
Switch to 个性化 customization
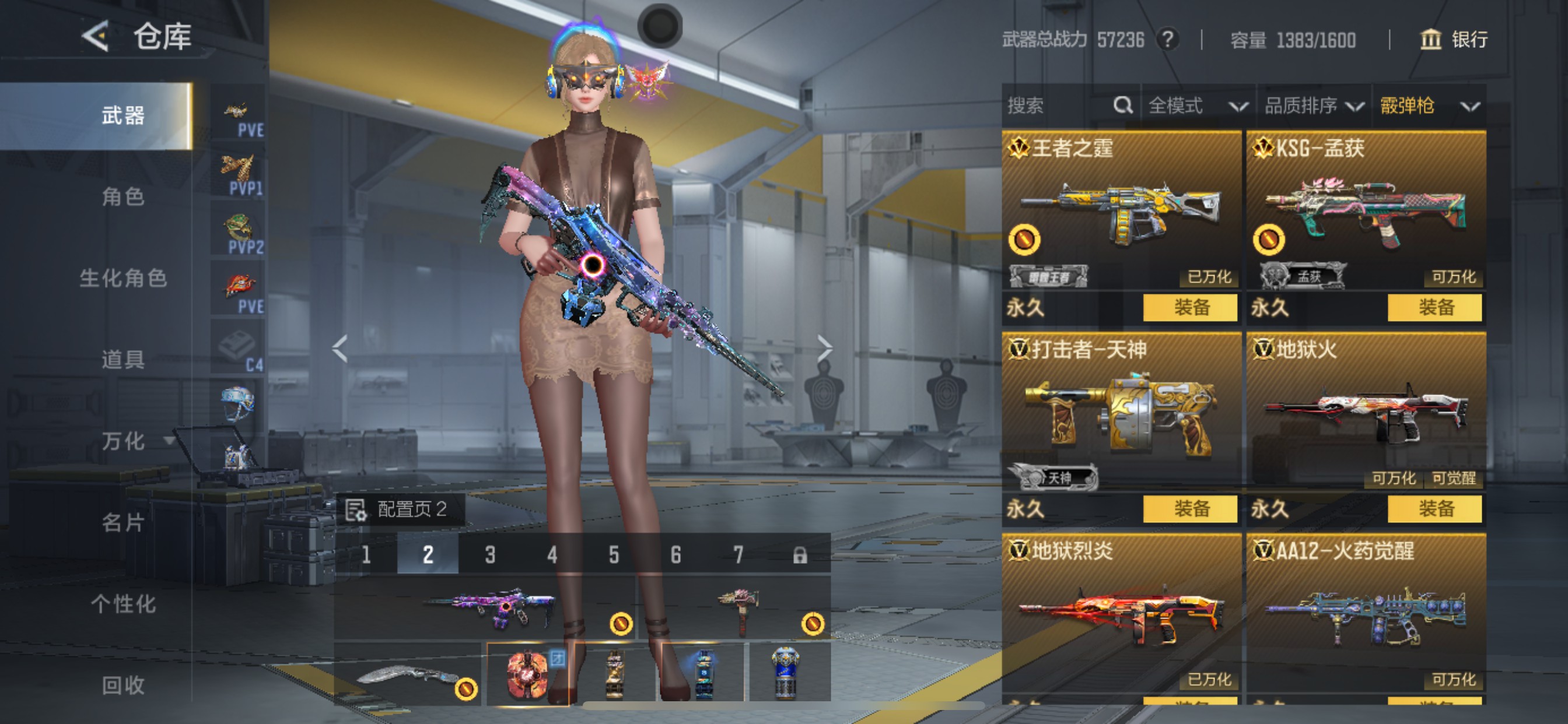(x=123, y=603)
